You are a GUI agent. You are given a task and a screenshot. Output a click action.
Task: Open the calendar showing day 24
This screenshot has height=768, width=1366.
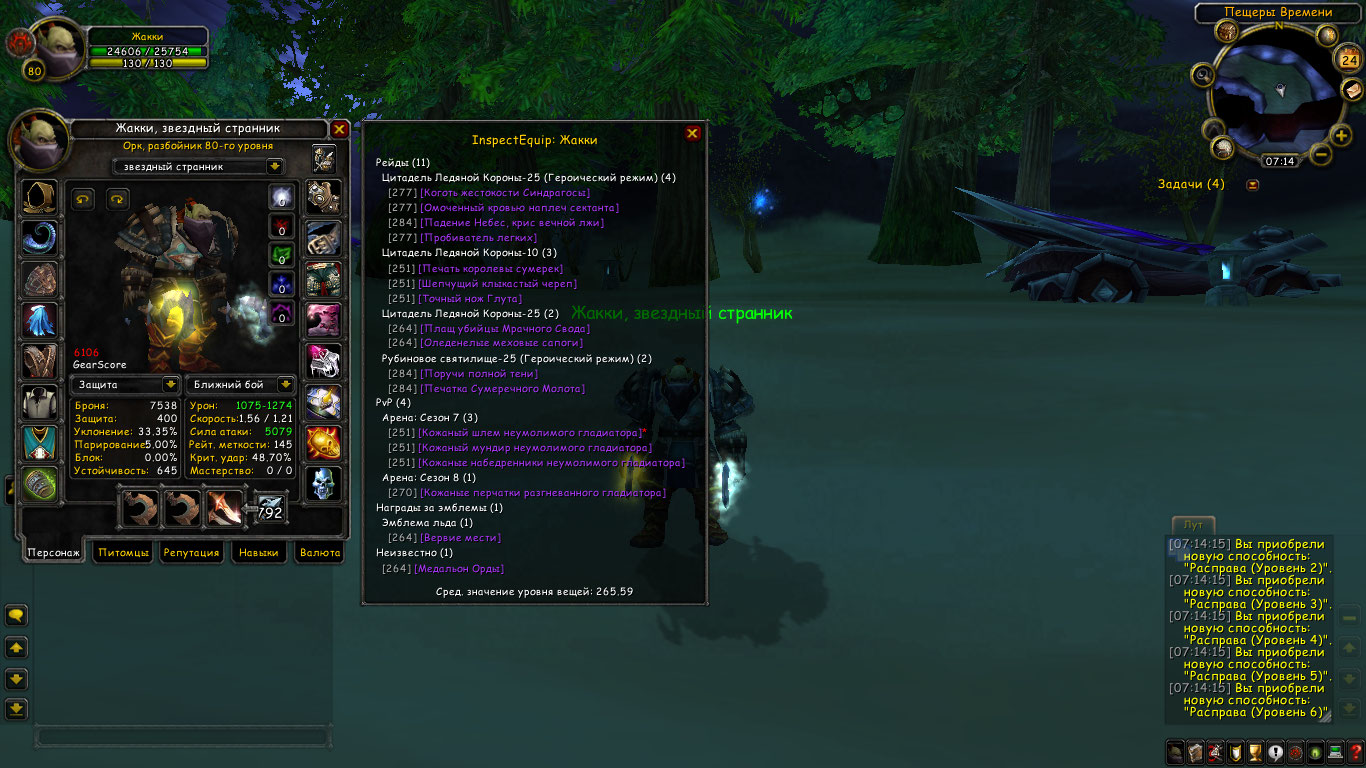[x=1347, y=59]
